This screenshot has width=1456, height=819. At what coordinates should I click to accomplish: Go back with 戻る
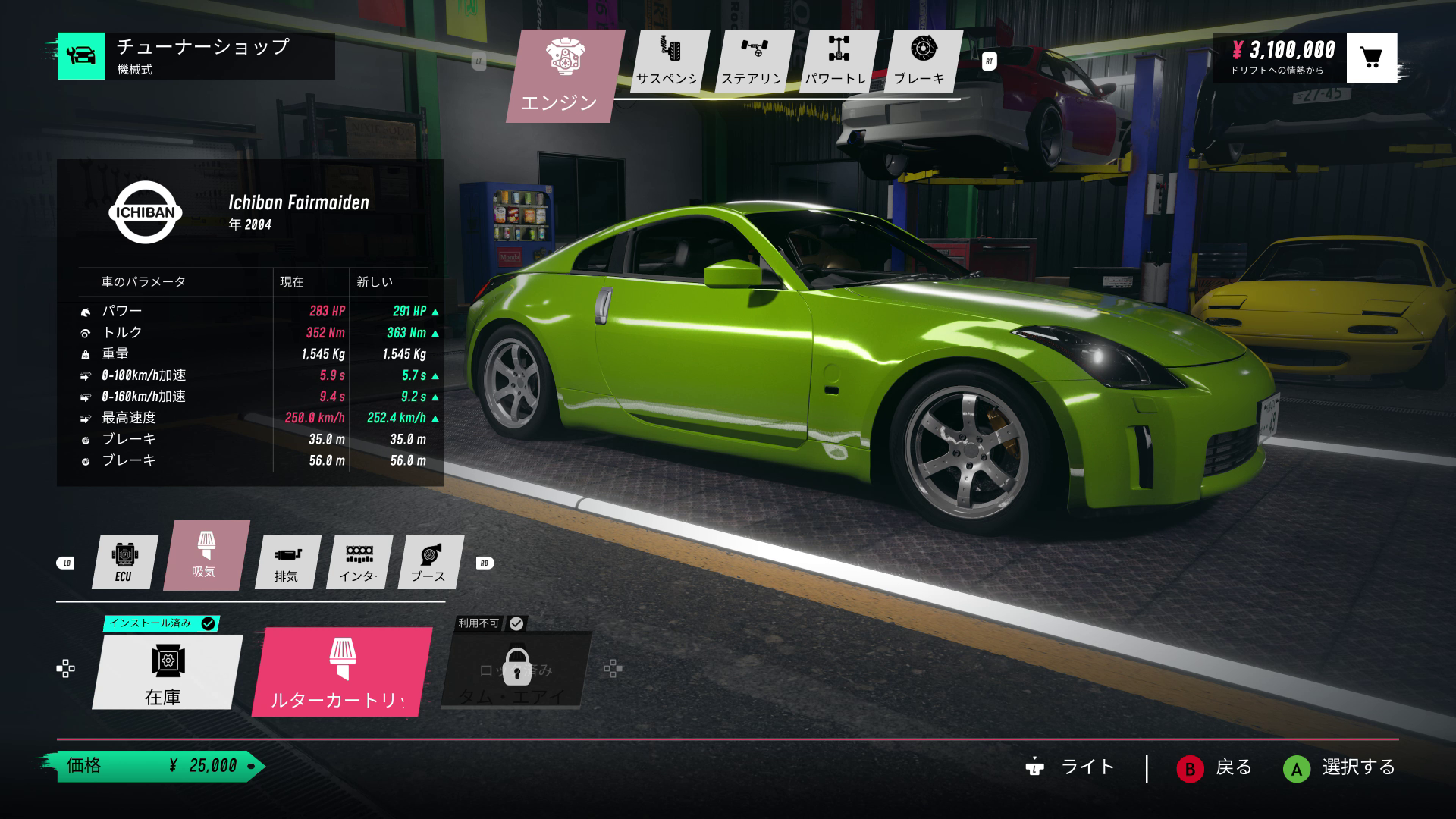[x=1215, y=768]
